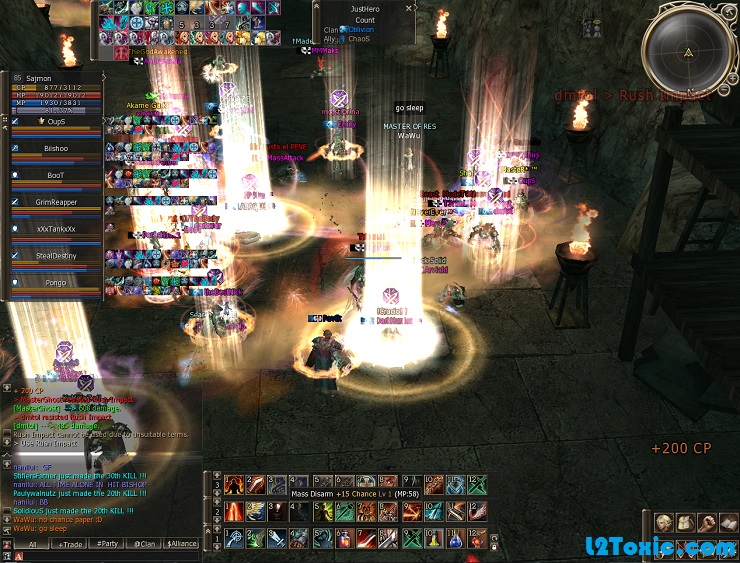Select GrimReapper in the party list
This screenshot has height=563, width=740.
point(56,202)
